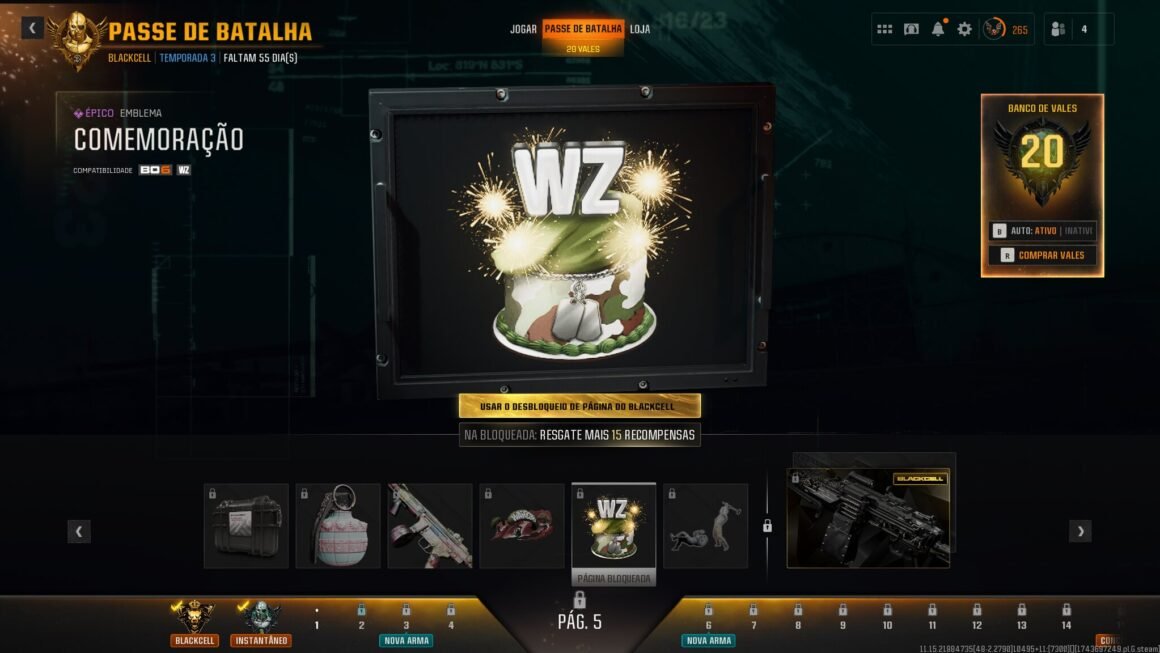Click Comprar Vales button

[1043, 255]
